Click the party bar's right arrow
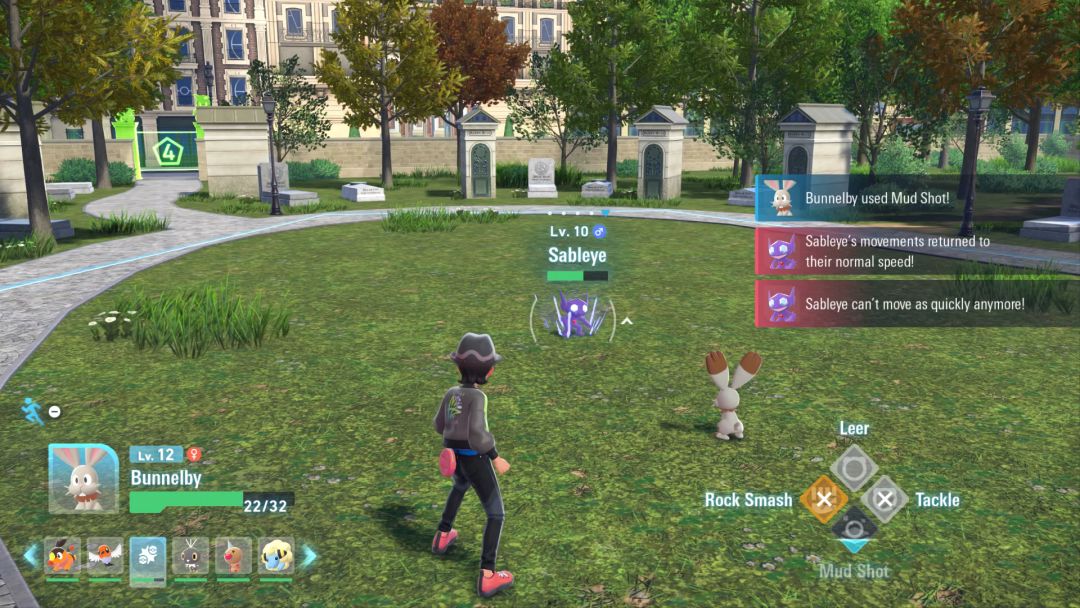 pyautogui.click(x=309, y=556)
